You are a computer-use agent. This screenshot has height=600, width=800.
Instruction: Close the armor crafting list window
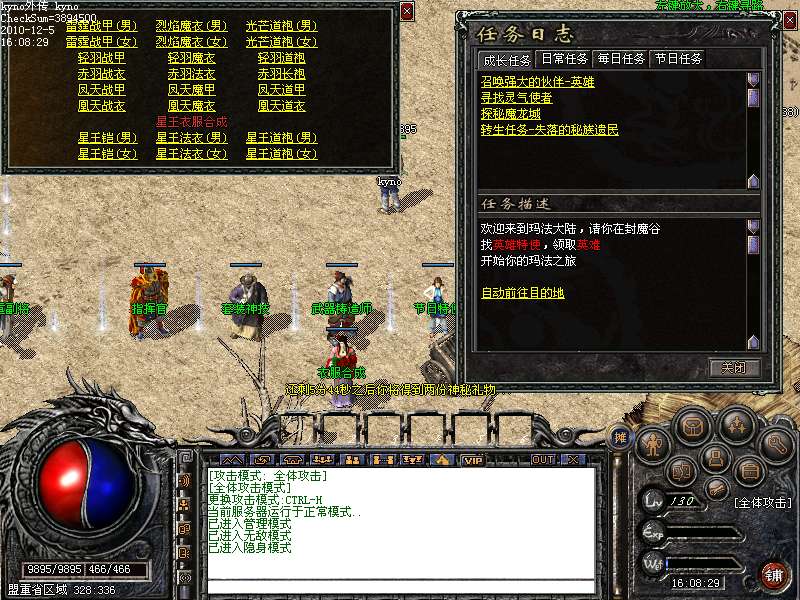pyautogui.click(x=407, y=11)
